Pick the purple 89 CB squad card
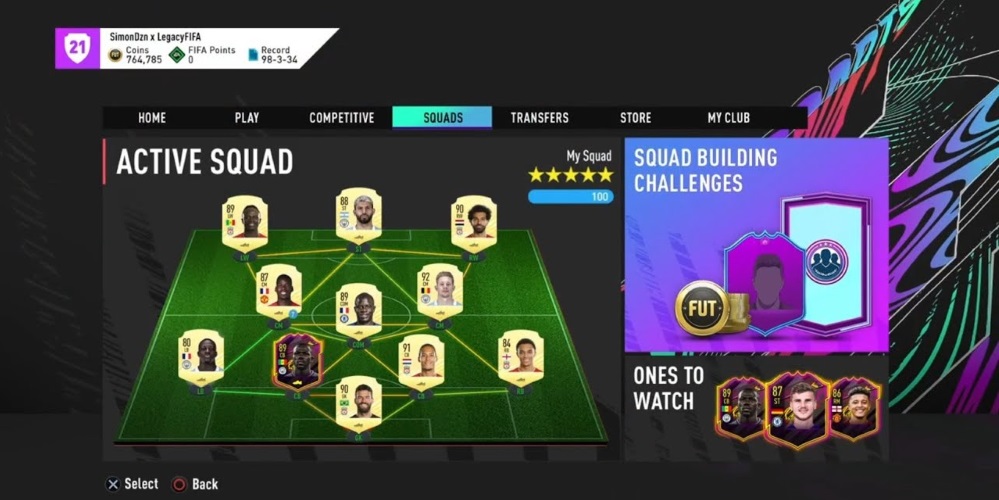Screen dimensions: 999x500 coord(297,362)
